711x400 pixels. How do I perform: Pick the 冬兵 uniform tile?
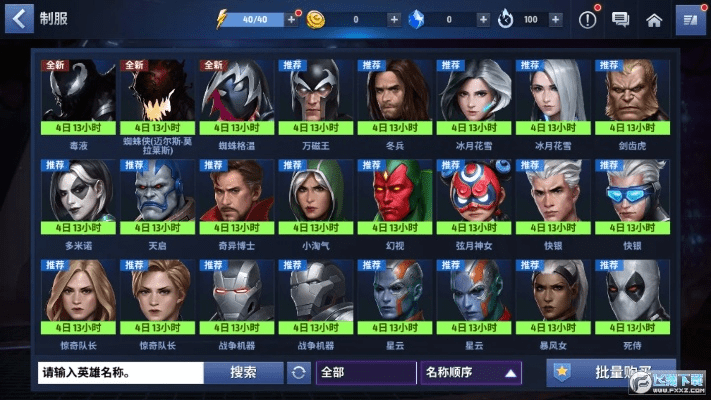(391, 97)
